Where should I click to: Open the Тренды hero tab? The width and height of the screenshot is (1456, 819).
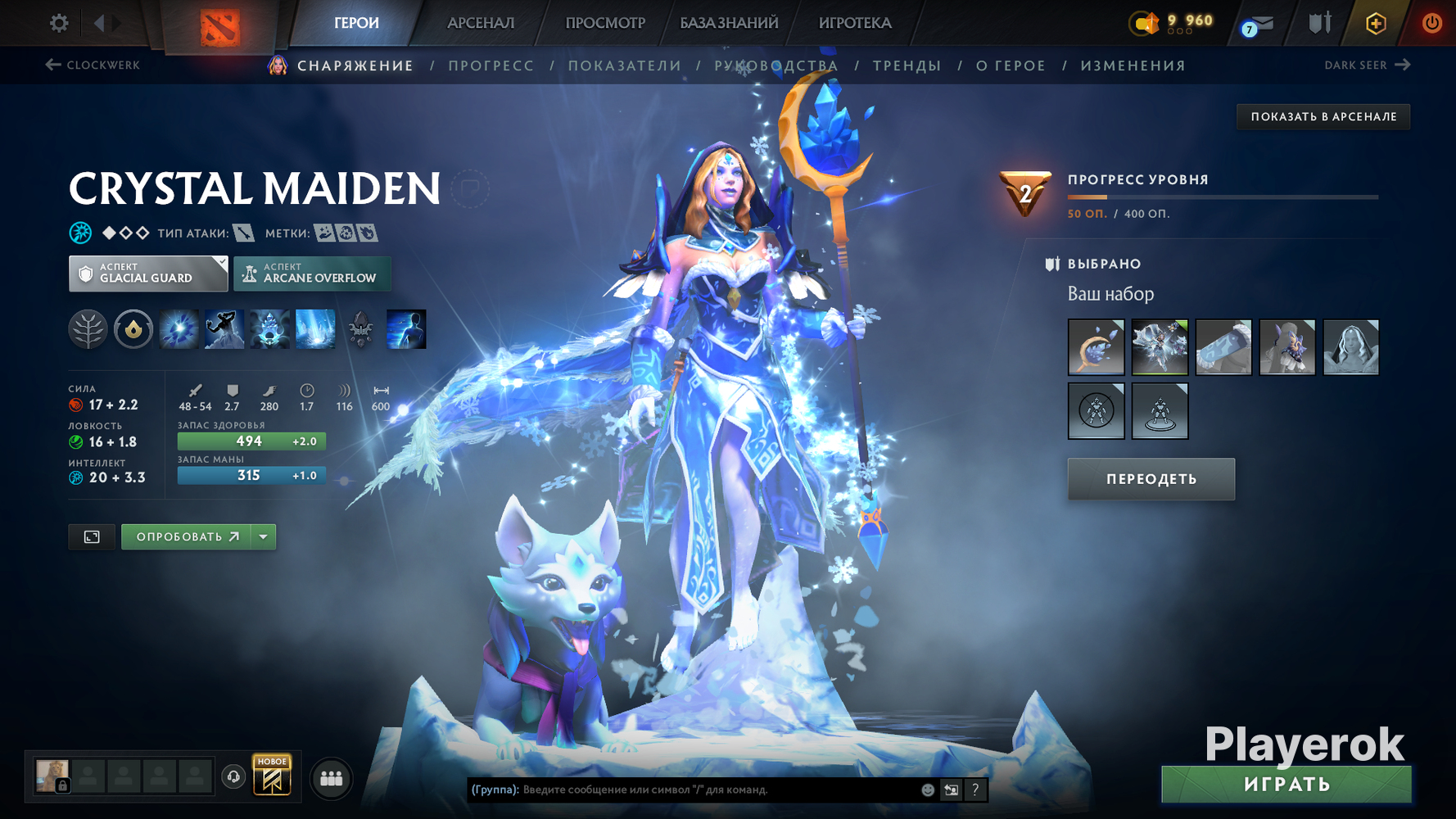pyautogui.click(x=907, y=66)
